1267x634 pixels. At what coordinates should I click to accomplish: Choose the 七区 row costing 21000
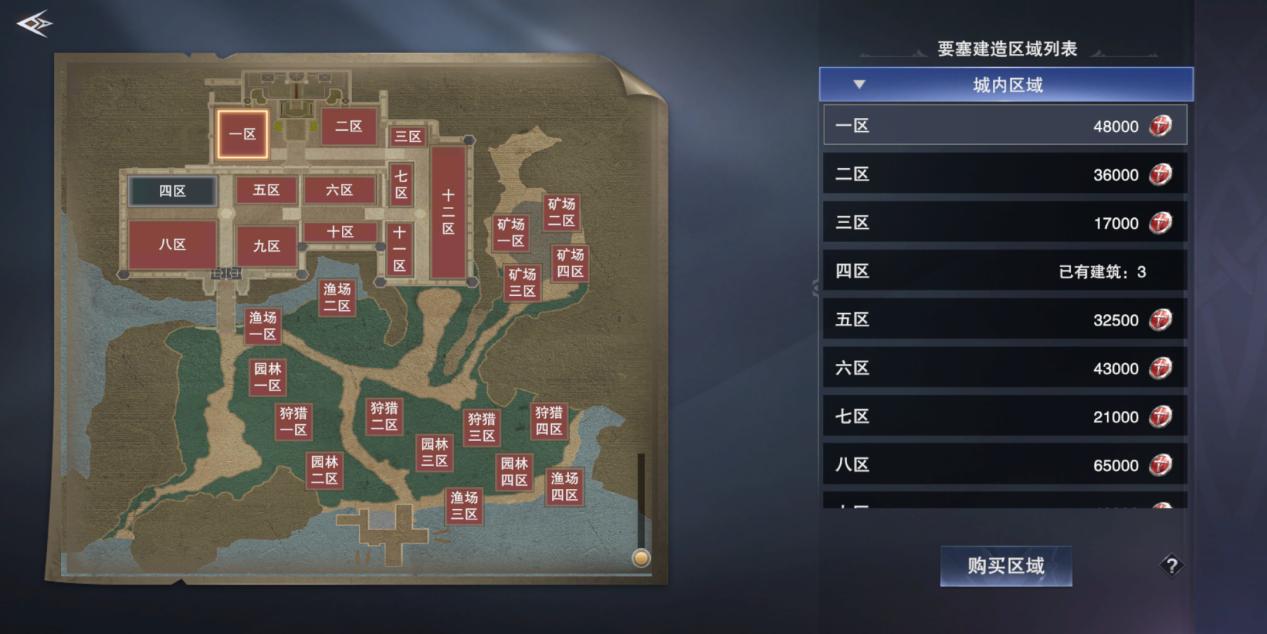click(x=1005, y=416)
